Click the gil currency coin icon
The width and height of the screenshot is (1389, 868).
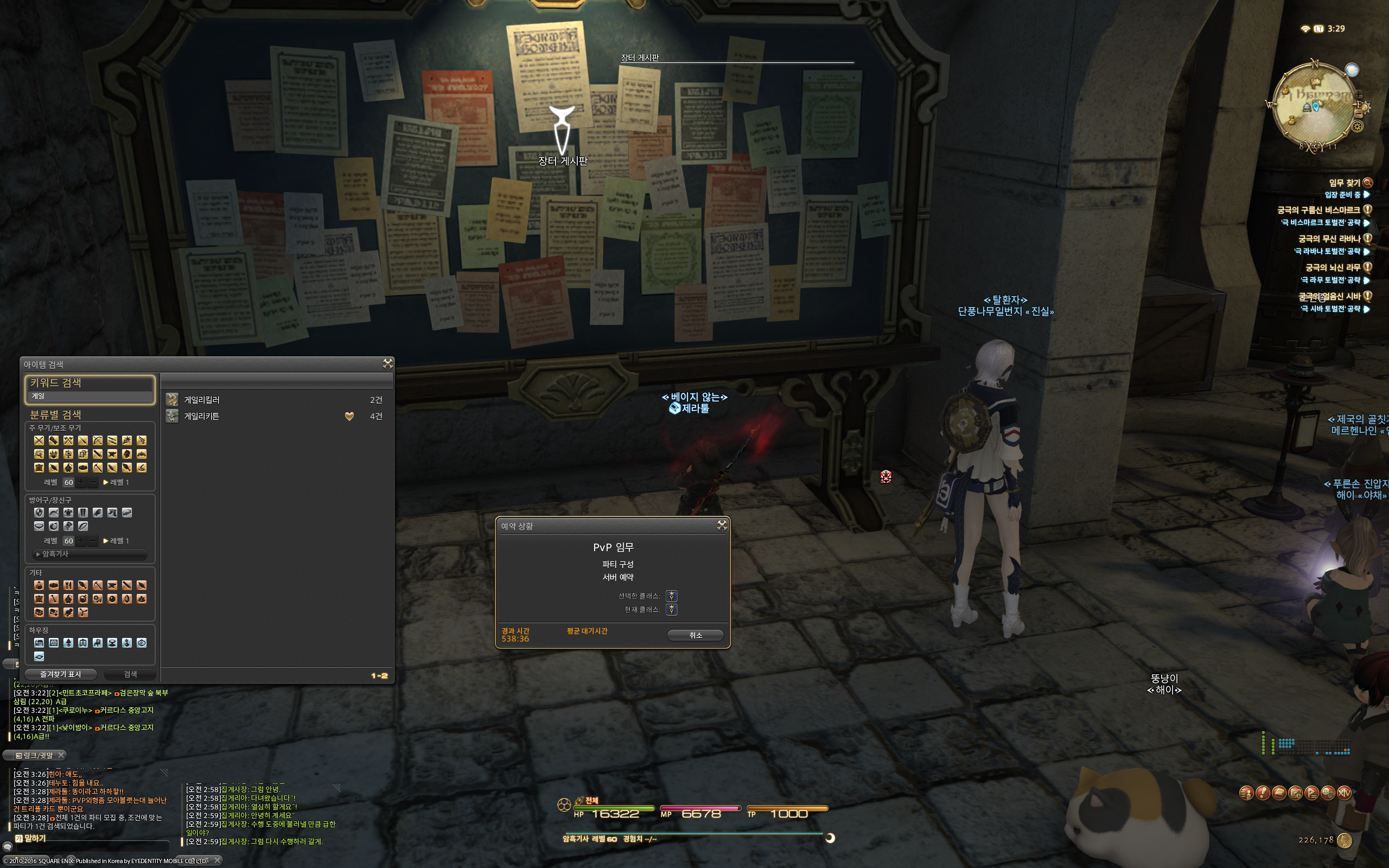(1344, 840)
